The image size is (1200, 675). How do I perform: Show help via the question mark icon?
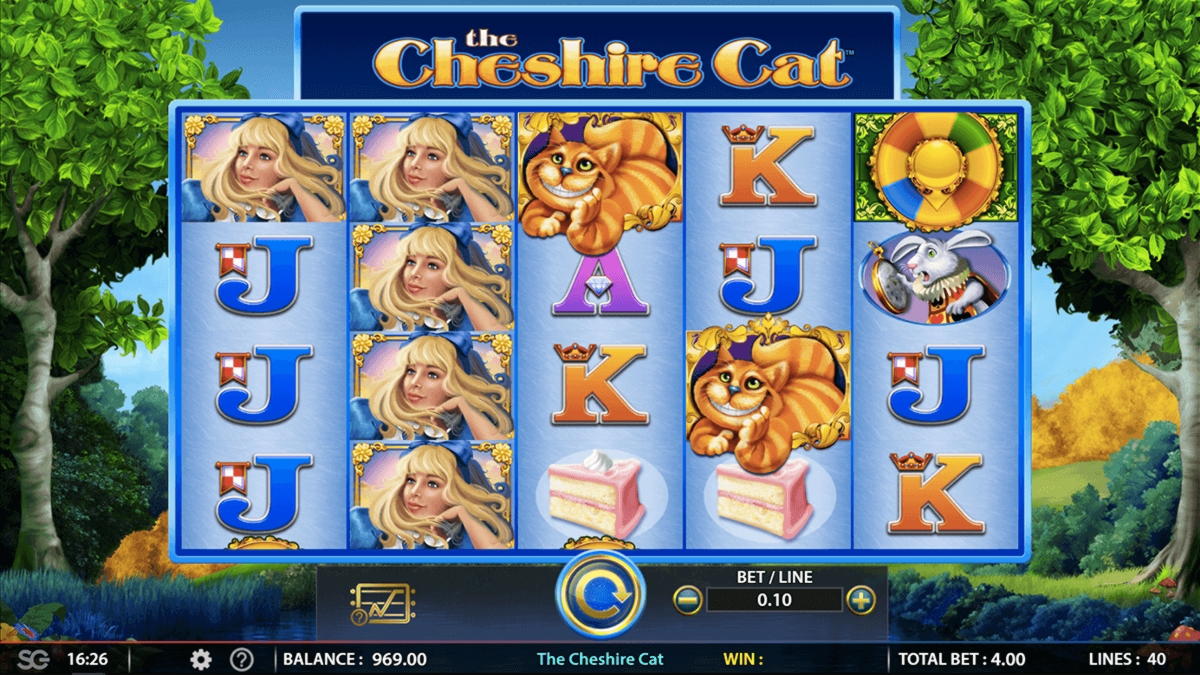click(x=241, y=659)
